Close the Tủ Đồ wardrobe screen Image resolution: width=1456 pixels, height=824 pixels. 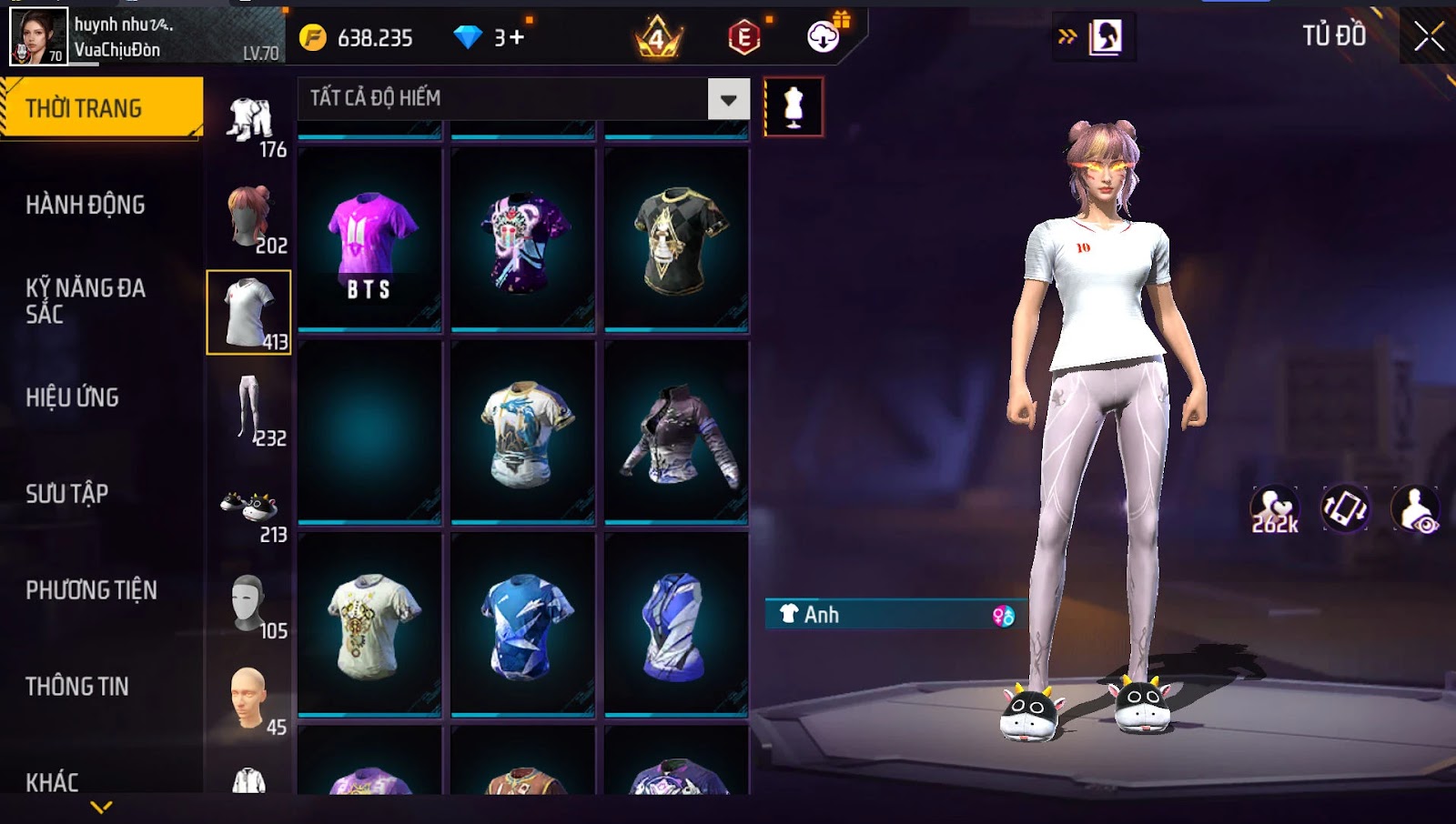coord(1429,37)
